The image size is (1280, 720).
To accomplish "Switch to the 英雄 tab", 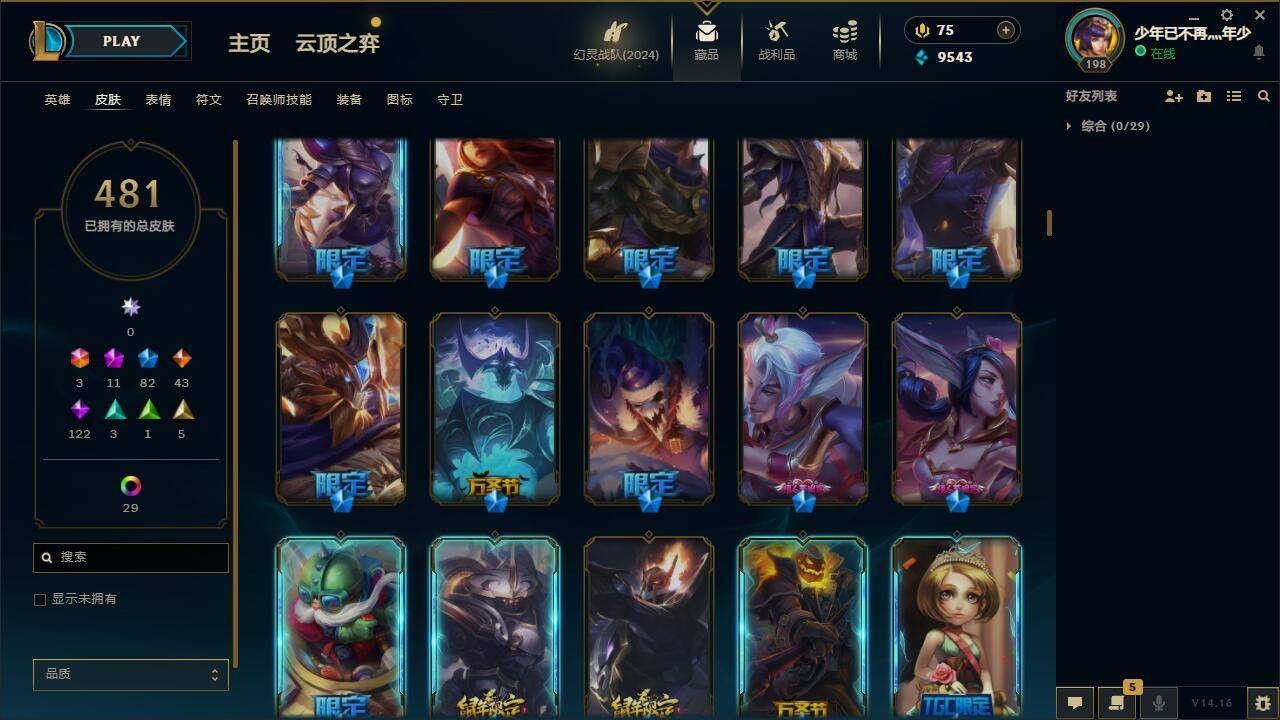I will pos(56,99).
